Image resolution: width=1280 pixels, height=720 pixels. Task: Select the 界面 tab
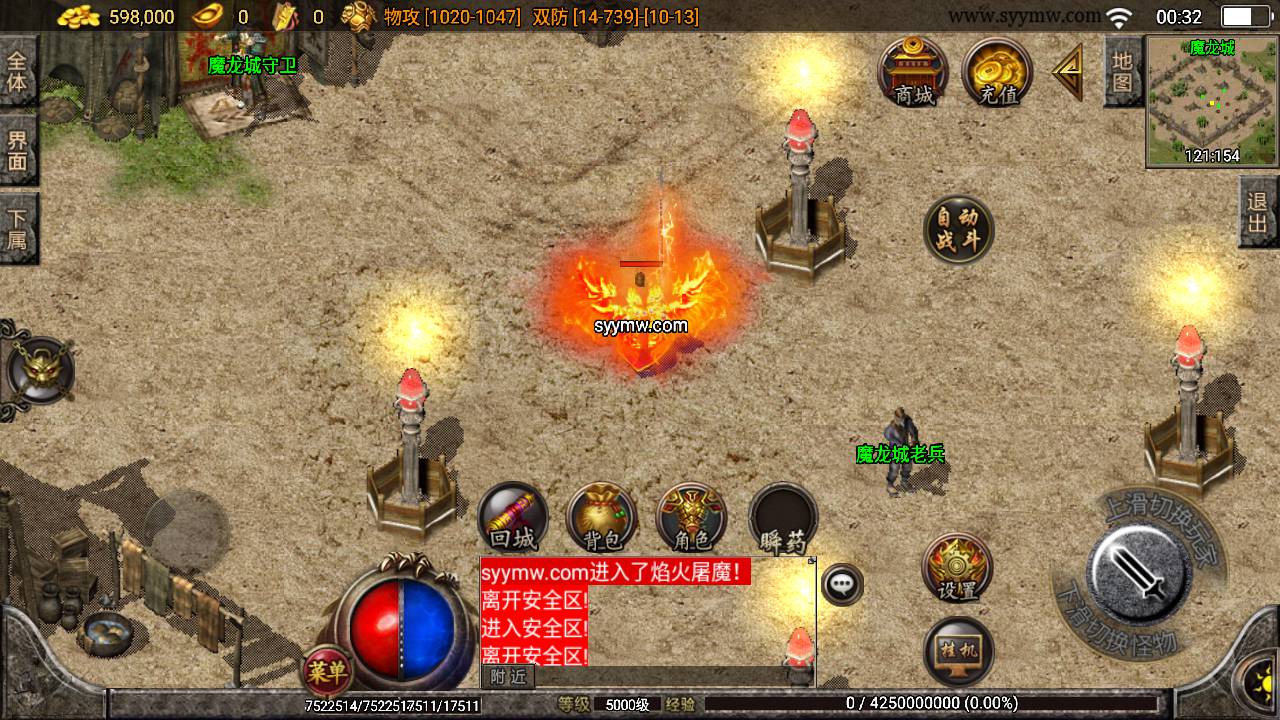tap(18, 149)
